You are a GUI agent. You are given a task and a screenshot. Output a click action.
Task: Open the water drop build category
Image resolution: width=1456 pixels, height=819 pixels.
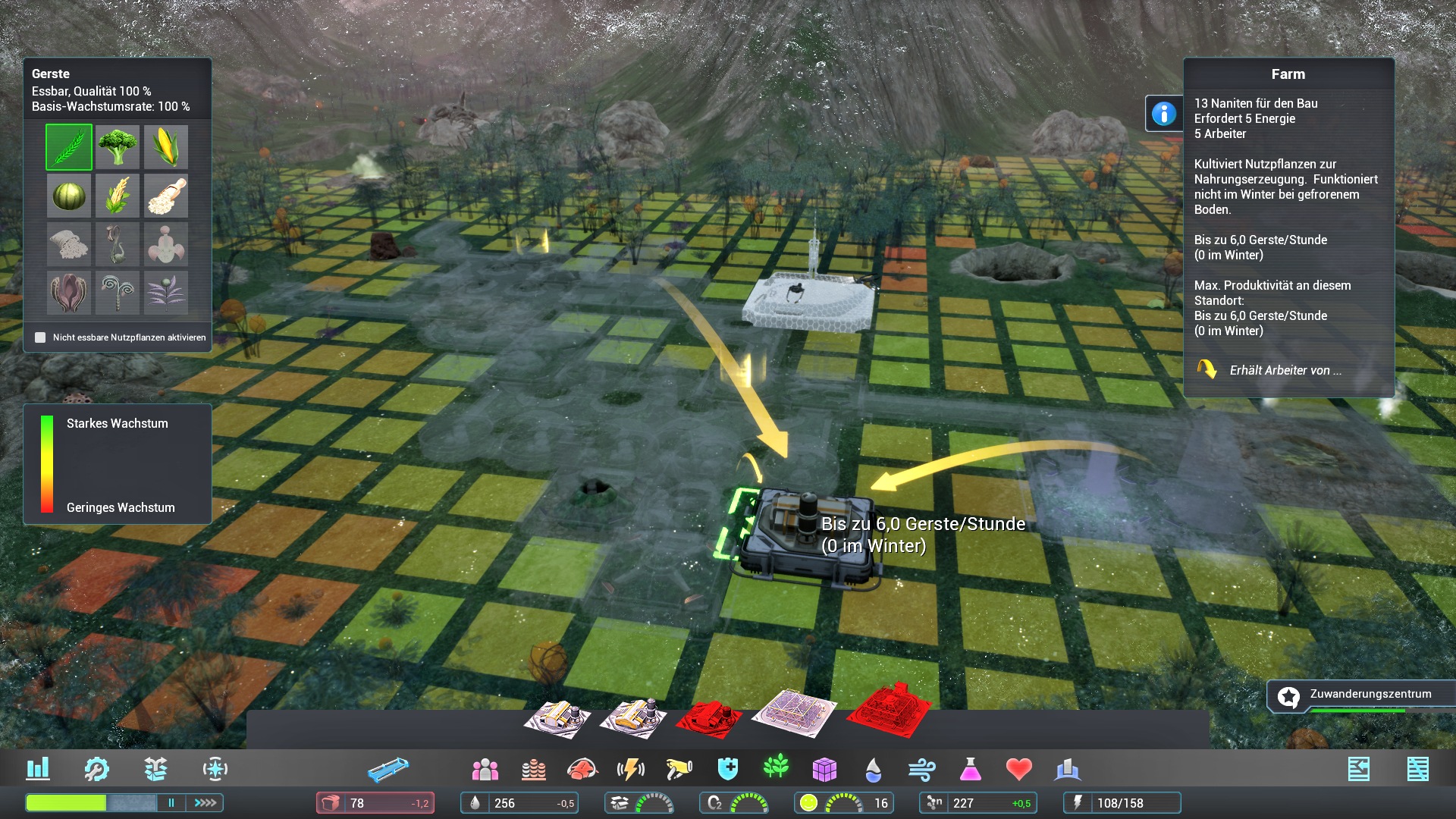(874, 770)
